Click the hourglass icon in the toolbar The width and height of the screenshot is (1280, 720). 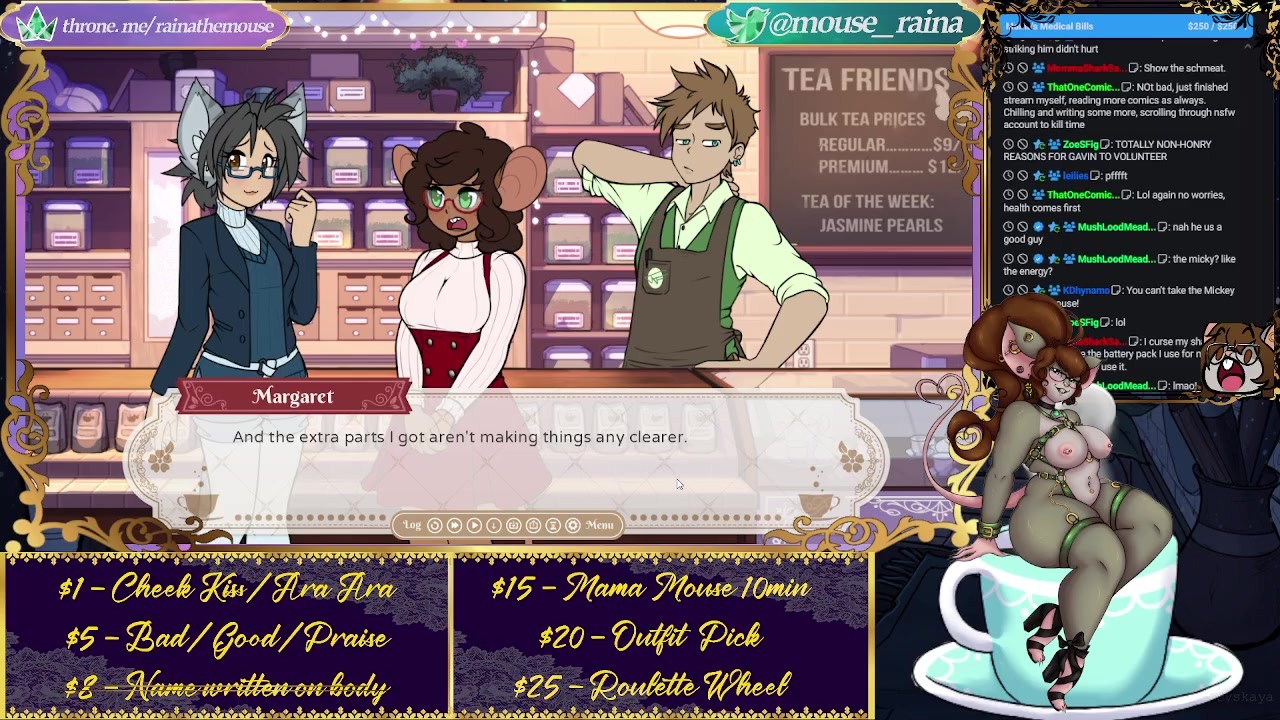coord(553,525)
